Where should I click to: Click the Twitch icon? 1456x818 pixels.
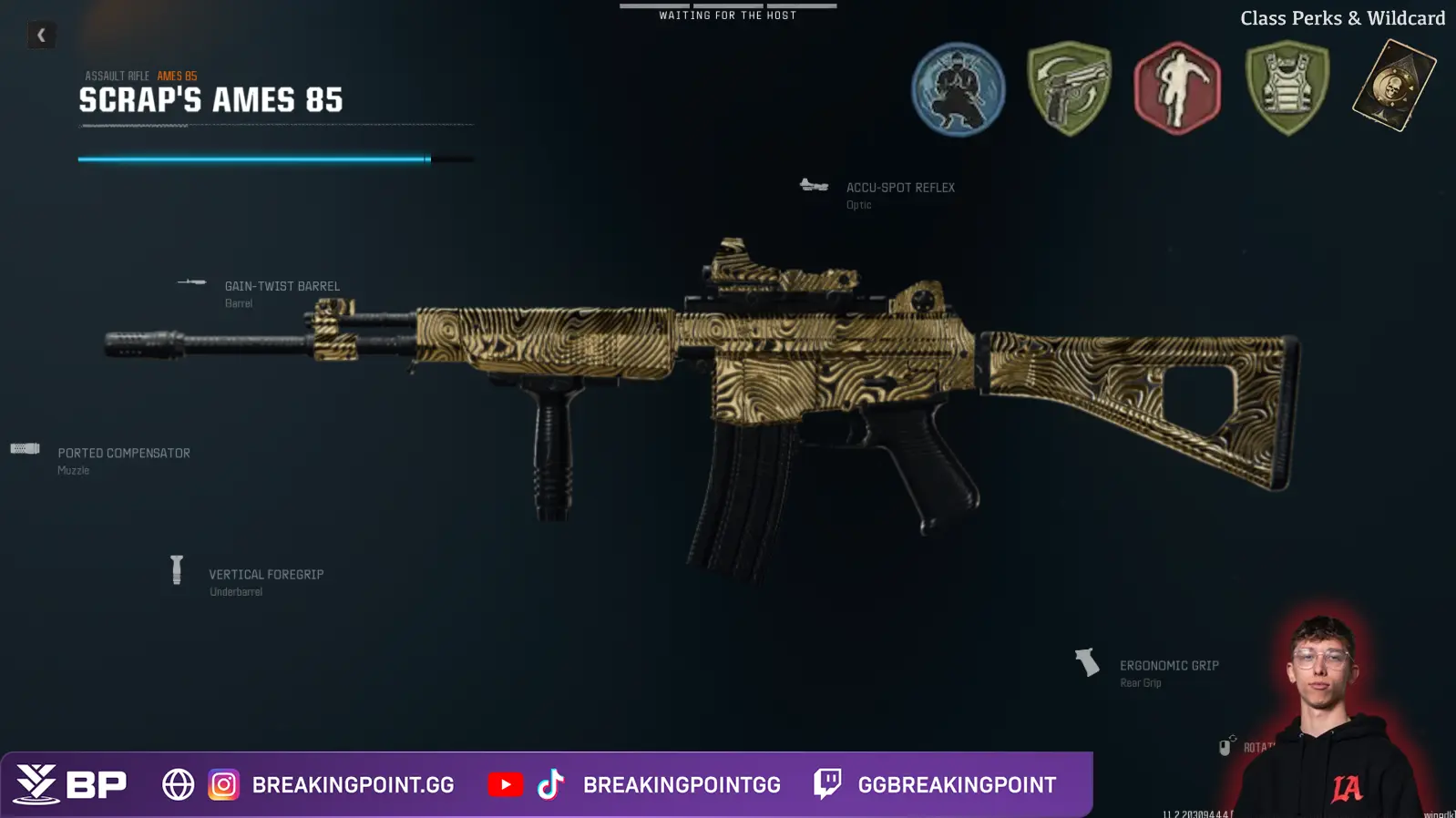pyautogui.click(x=827, y=784)
